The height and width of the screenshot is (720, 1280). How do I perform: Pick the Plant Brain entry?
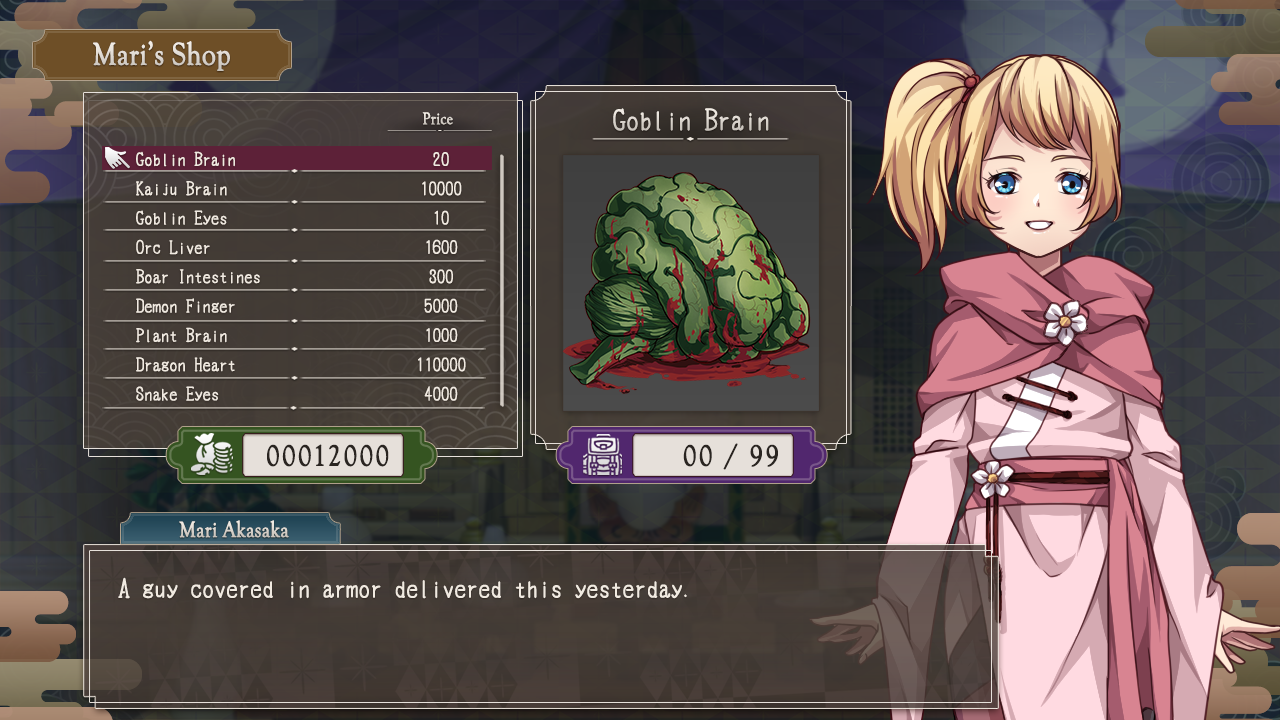297,335
